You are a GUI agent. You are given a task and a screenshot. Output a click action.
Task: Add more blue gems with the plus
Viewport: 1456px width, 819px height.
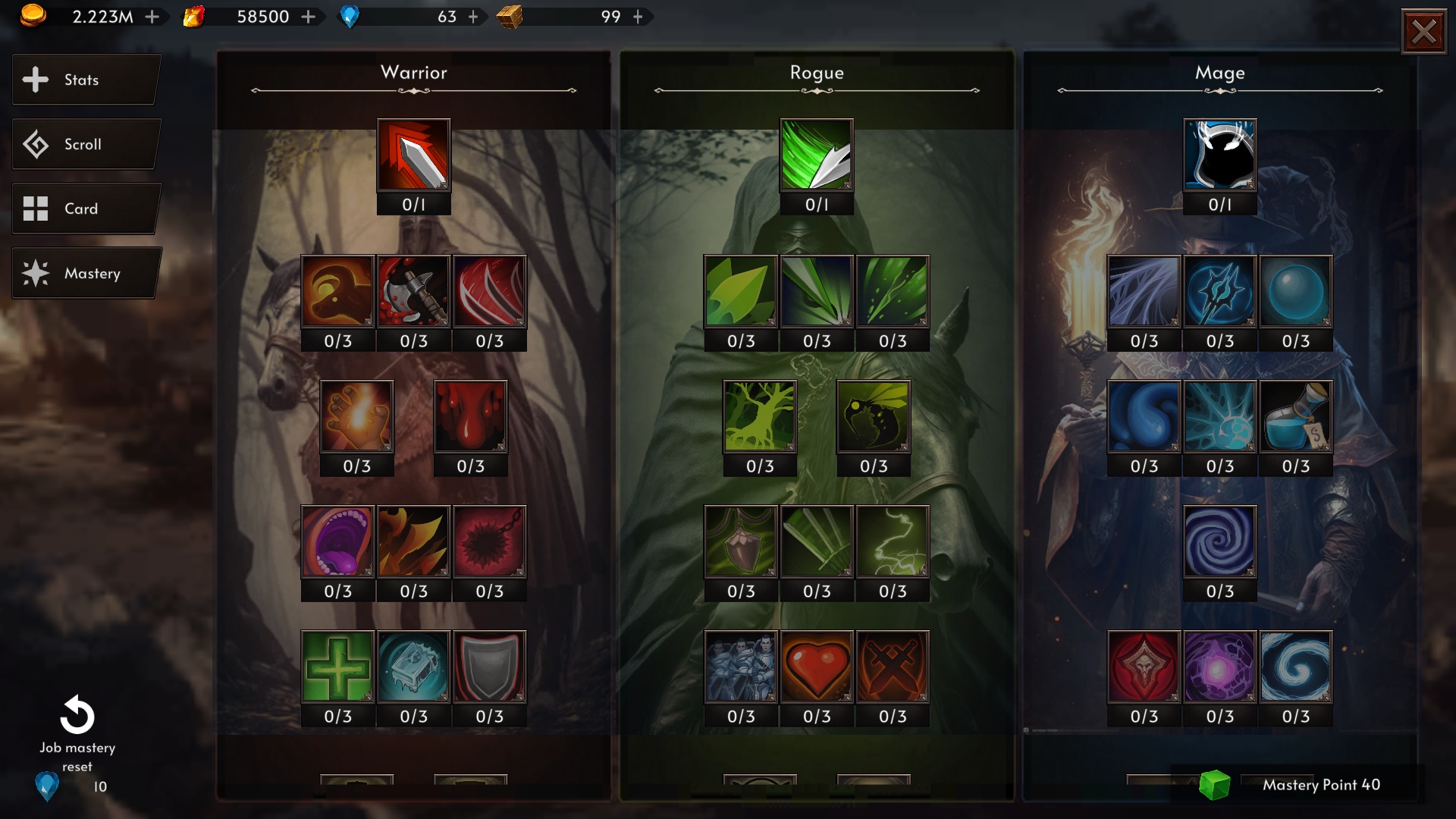pyautogui.click(x=473, y=17)
